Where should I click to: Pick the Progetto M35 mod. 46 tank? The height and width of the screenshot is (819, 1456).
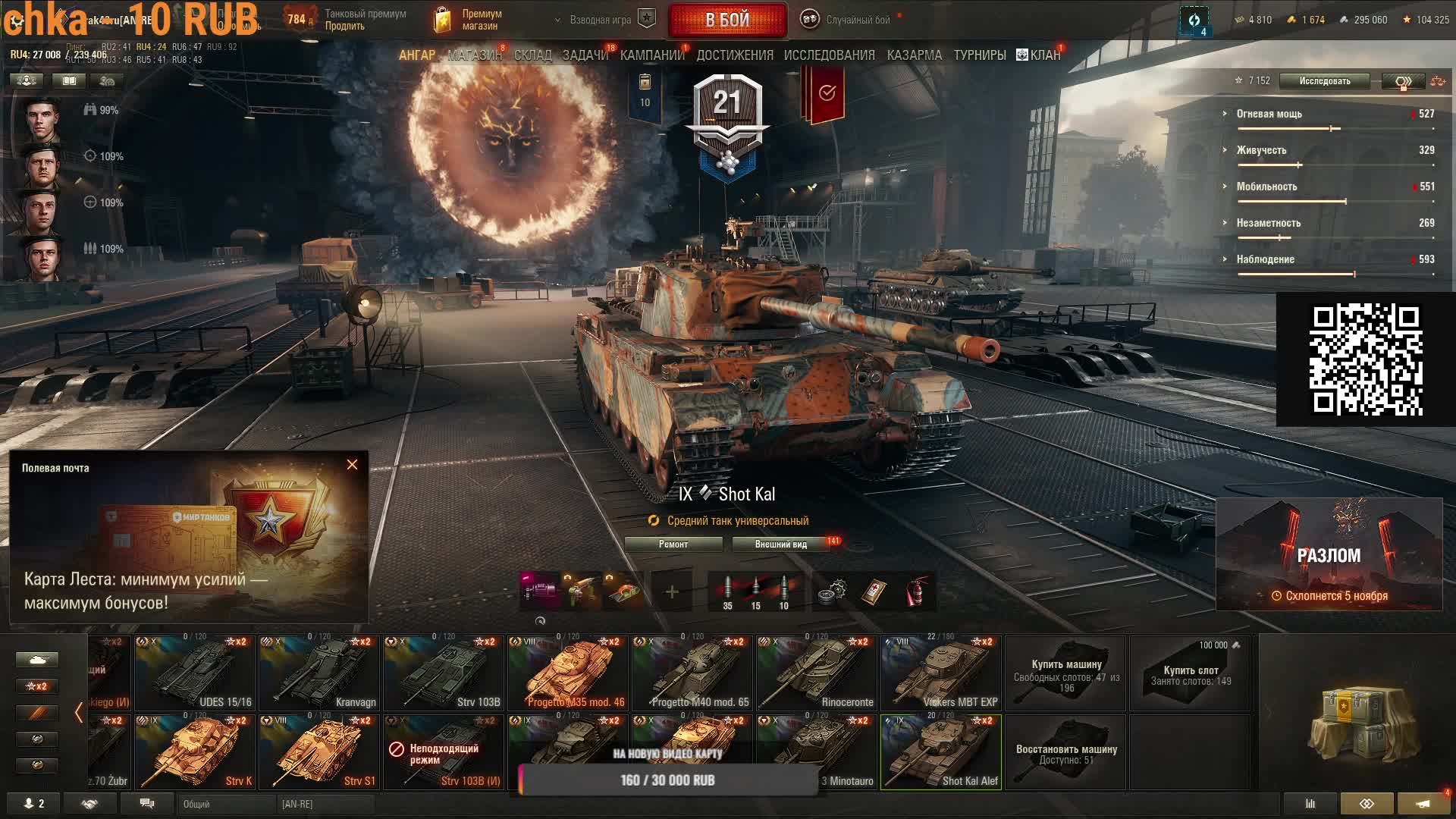pyautogui.click(x=567, y=673)
